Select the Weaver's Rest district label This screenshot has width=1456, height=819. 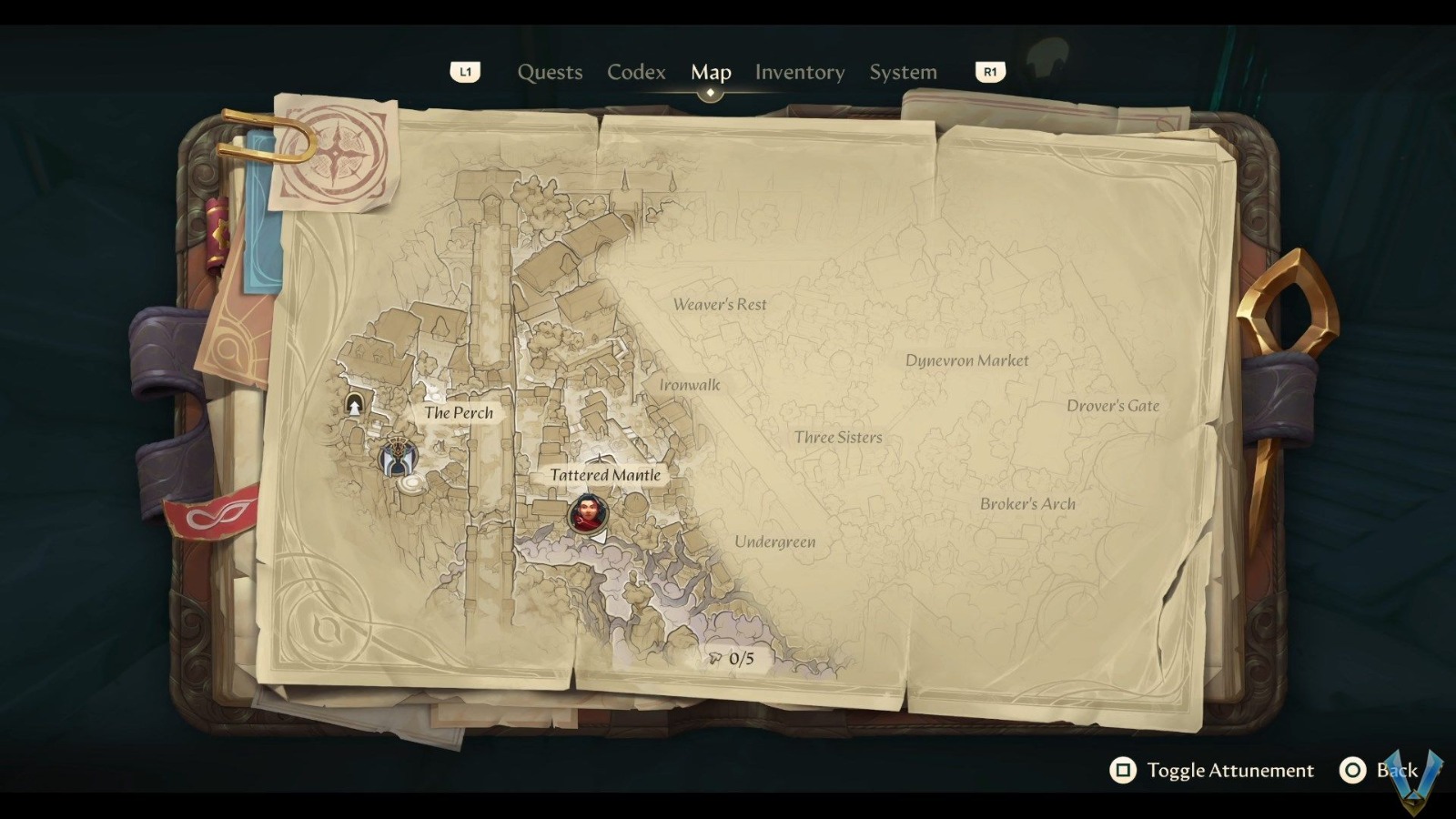coord(720,305)
